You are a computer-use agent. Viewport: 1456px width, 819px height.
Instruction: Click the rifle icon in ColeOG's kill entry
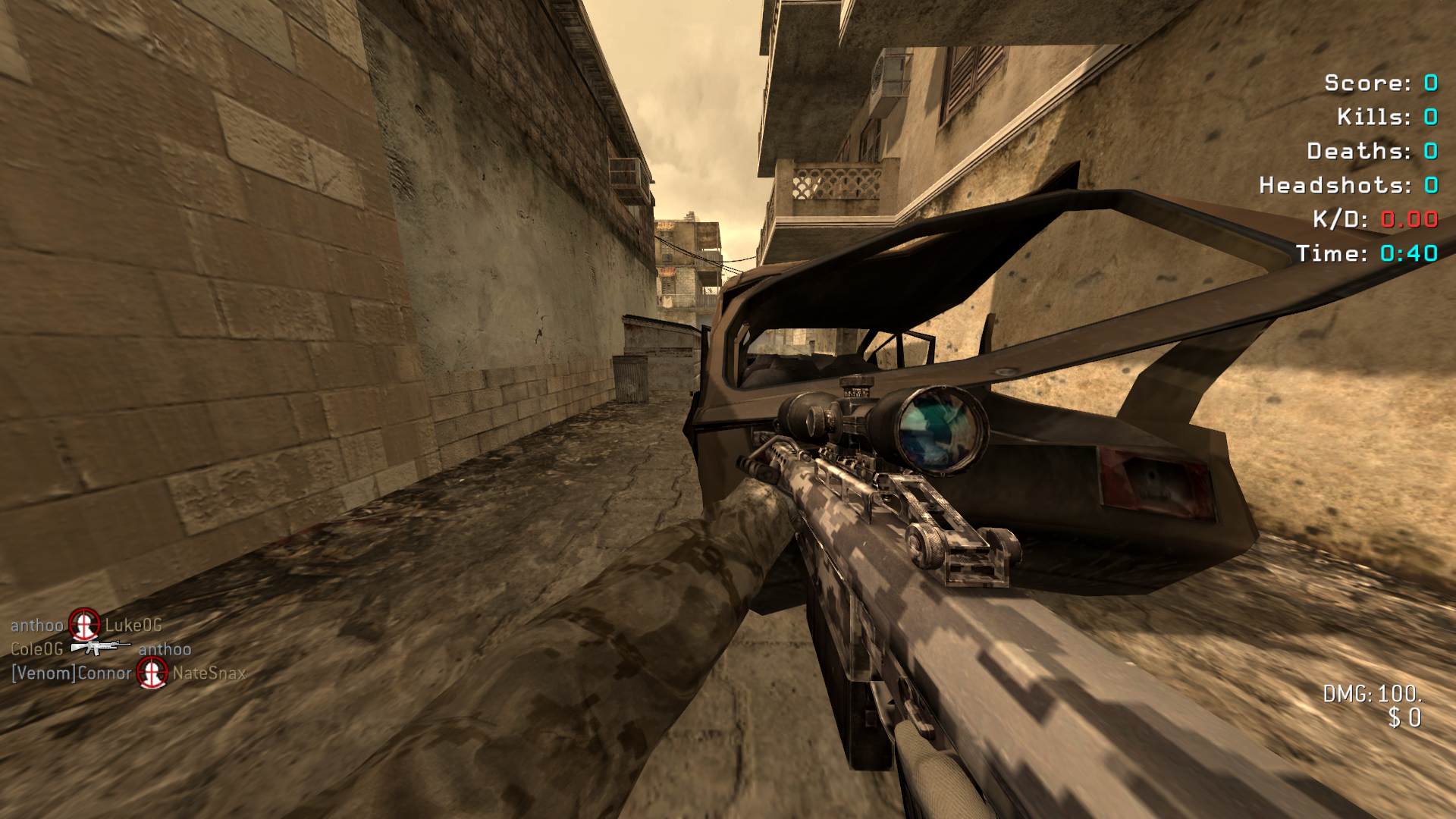coord(100,648)
